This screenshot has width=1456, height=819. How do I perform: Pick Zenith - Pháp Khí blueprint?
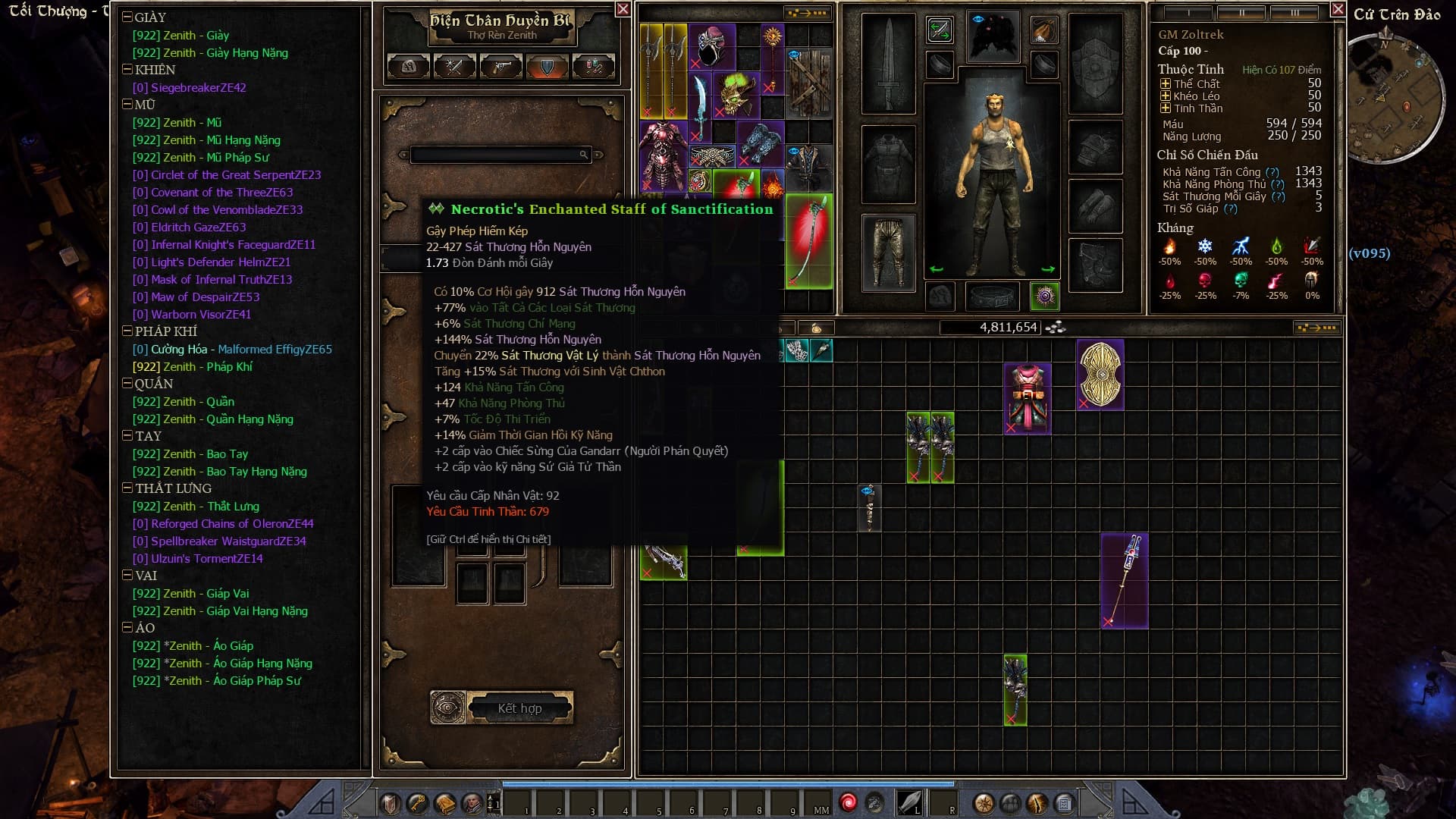point(193,367)
